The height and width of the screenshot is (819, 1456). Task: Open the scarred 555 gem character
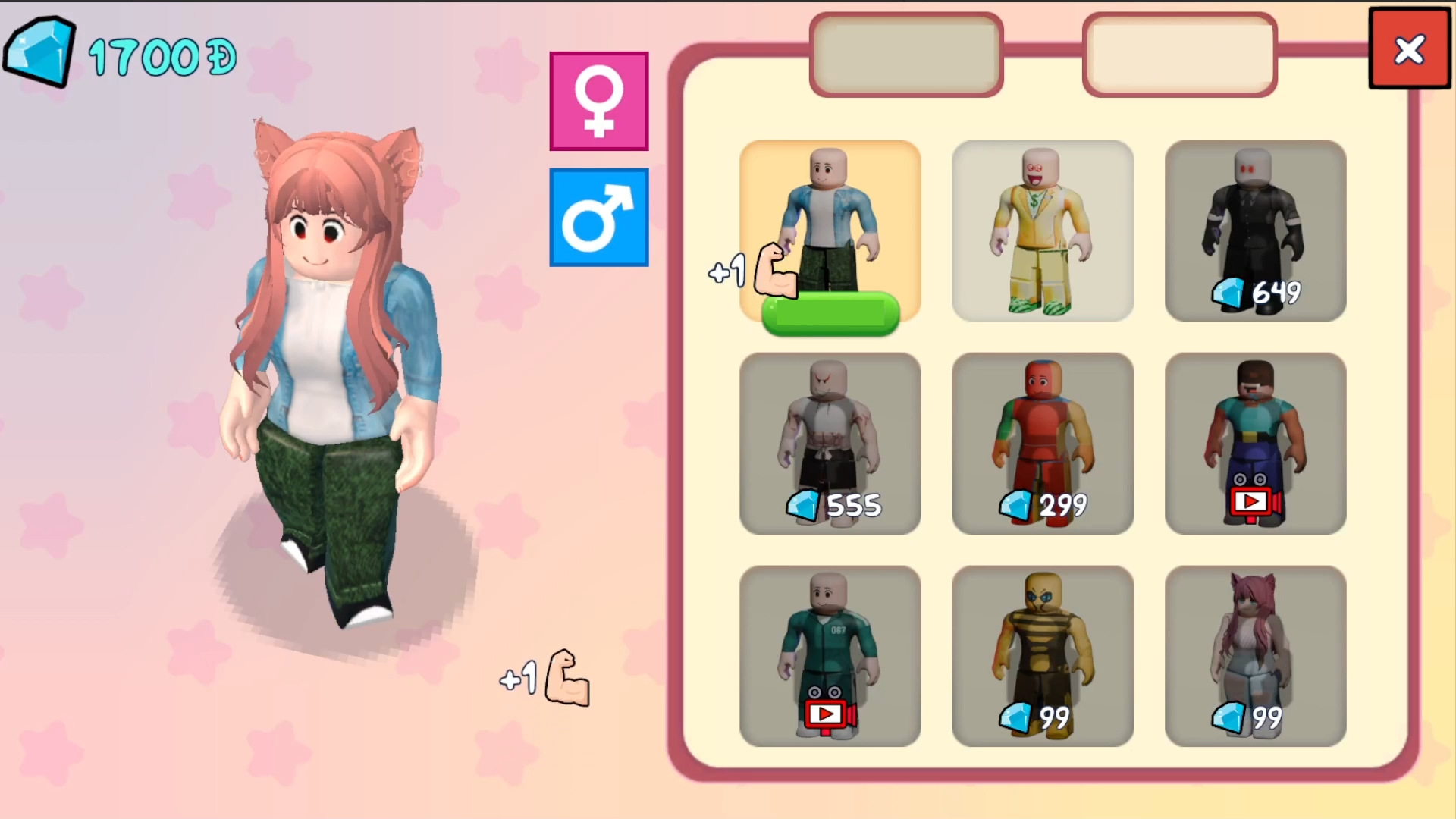tap(830, 432)
